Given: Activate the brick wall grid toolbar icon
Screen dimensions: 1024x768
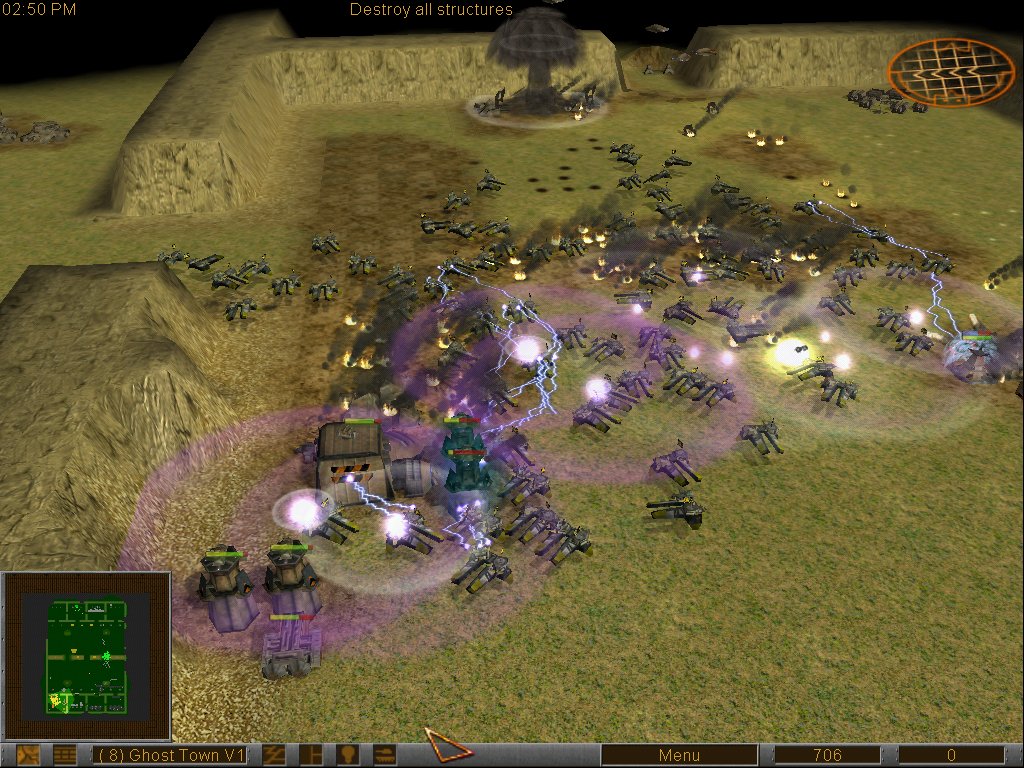Looking at the screenshot, I should coord(65,755).
